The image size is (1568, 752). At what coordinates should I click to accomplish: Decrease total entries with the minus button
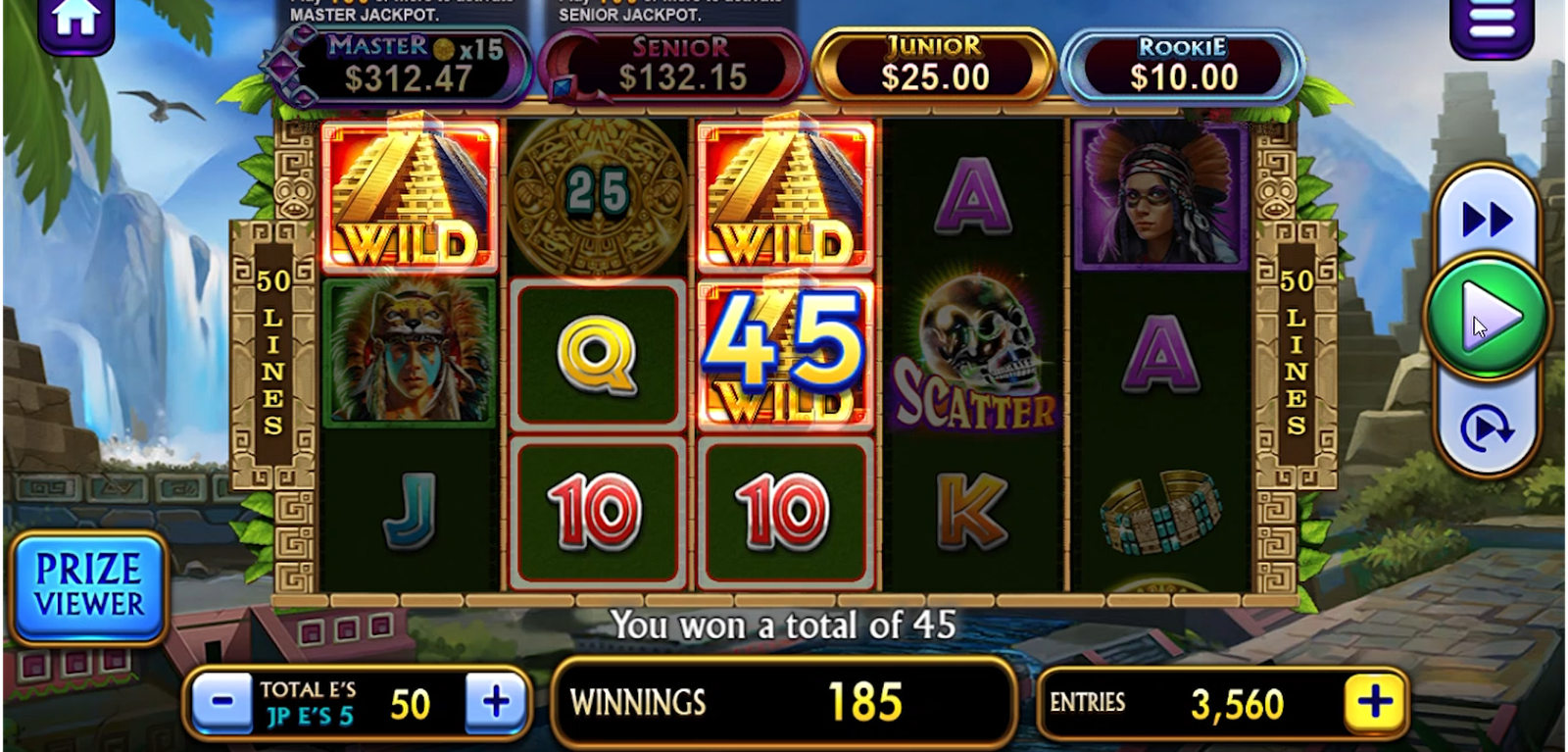pos(222,702)
